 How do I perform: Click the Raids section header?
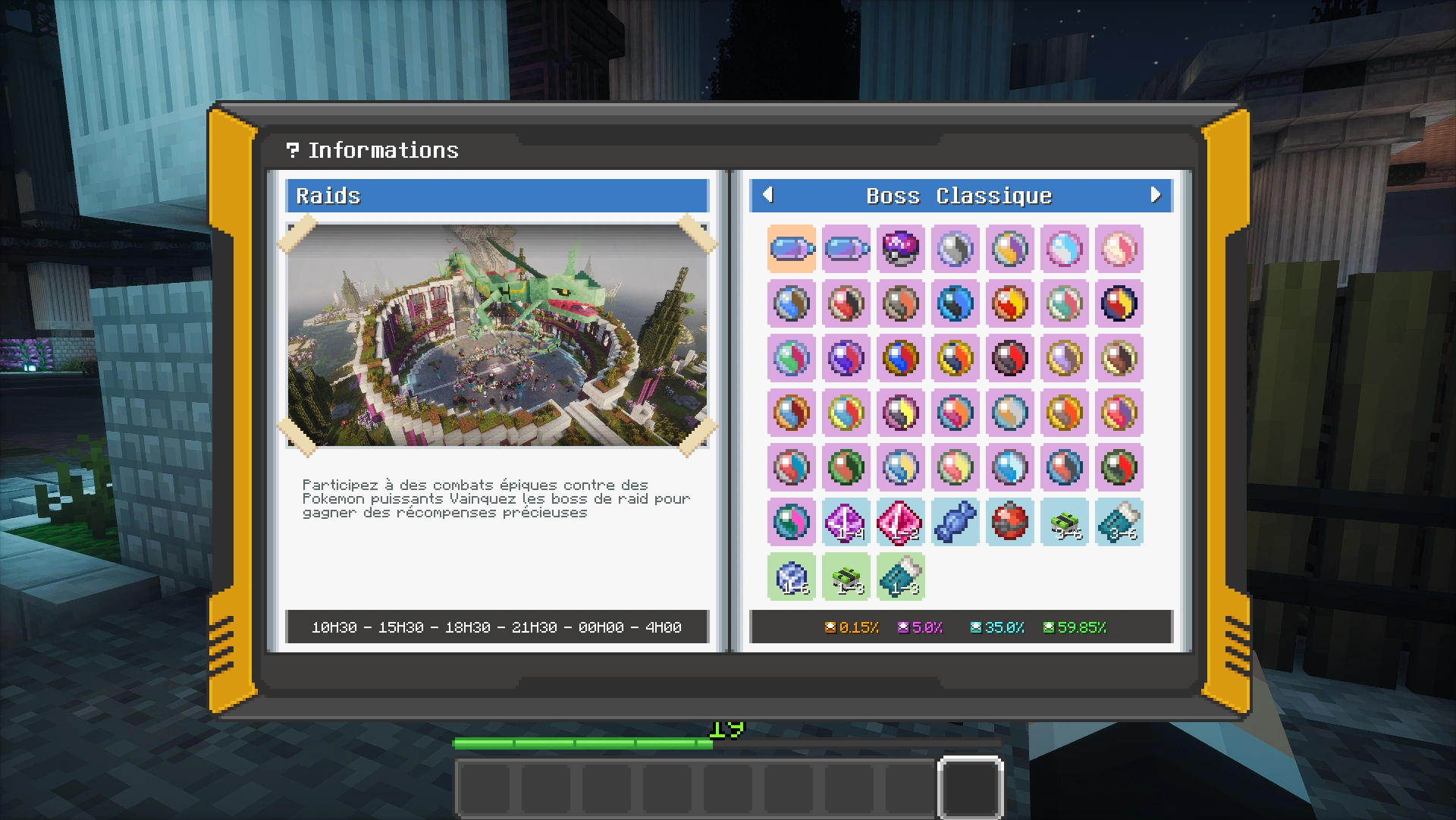coord(497,196)
